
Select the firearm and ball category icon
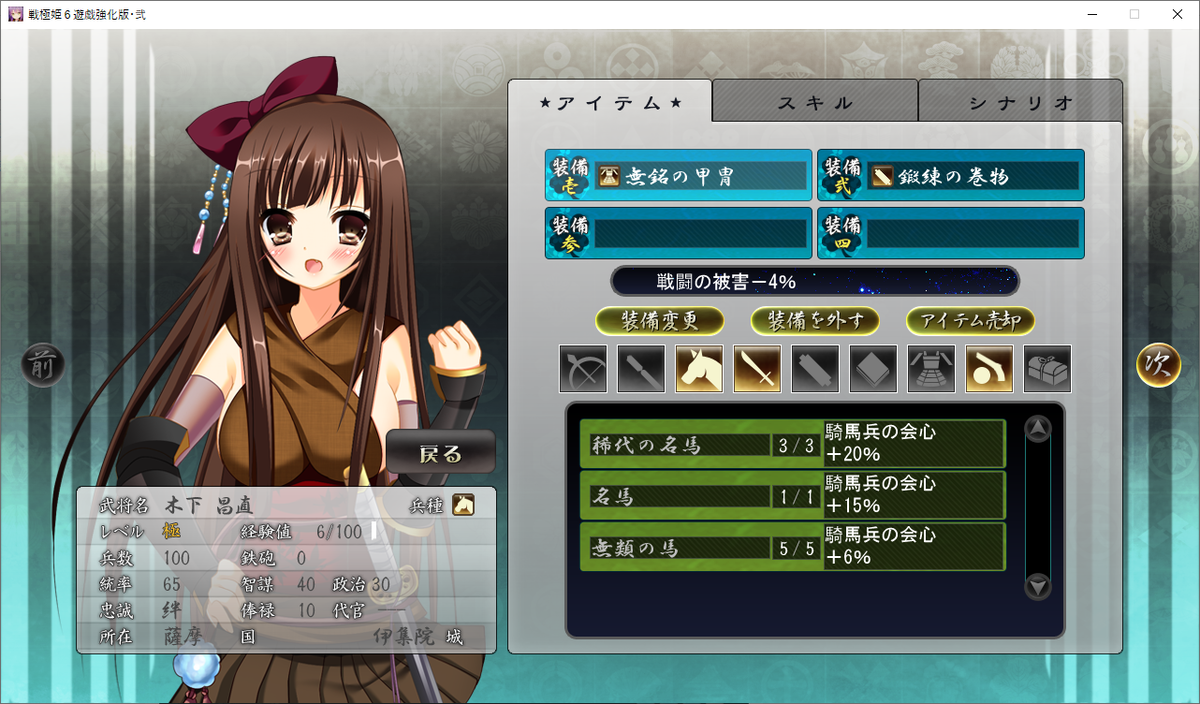point(989,369)
